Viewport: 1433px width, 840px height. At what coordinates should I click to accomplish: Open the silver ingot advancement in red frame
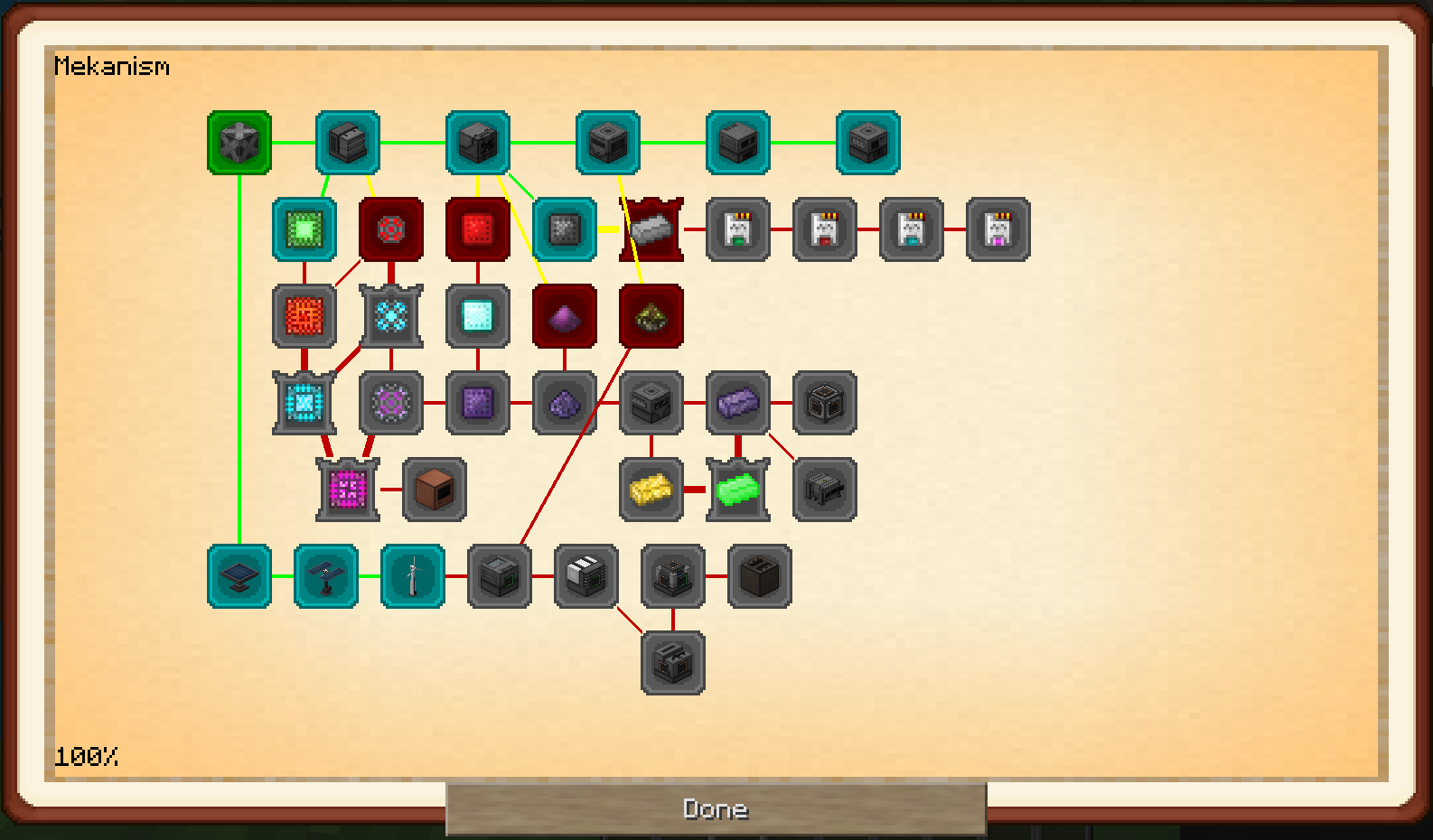[651, 229]
